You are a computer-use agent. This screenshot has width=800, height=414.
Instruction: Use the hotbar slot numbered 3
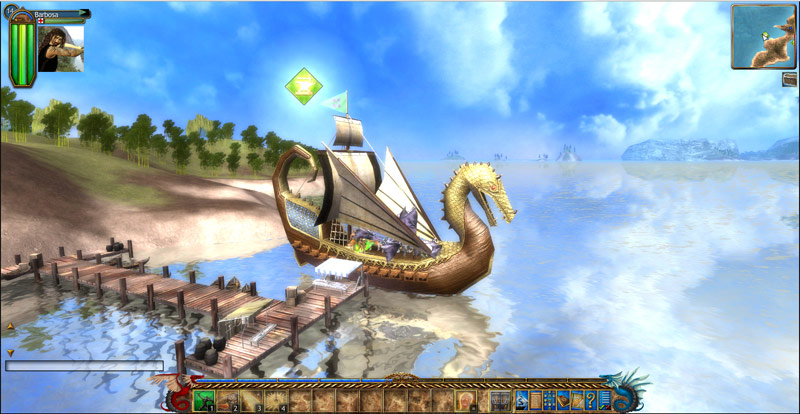[x=252, y=401]
